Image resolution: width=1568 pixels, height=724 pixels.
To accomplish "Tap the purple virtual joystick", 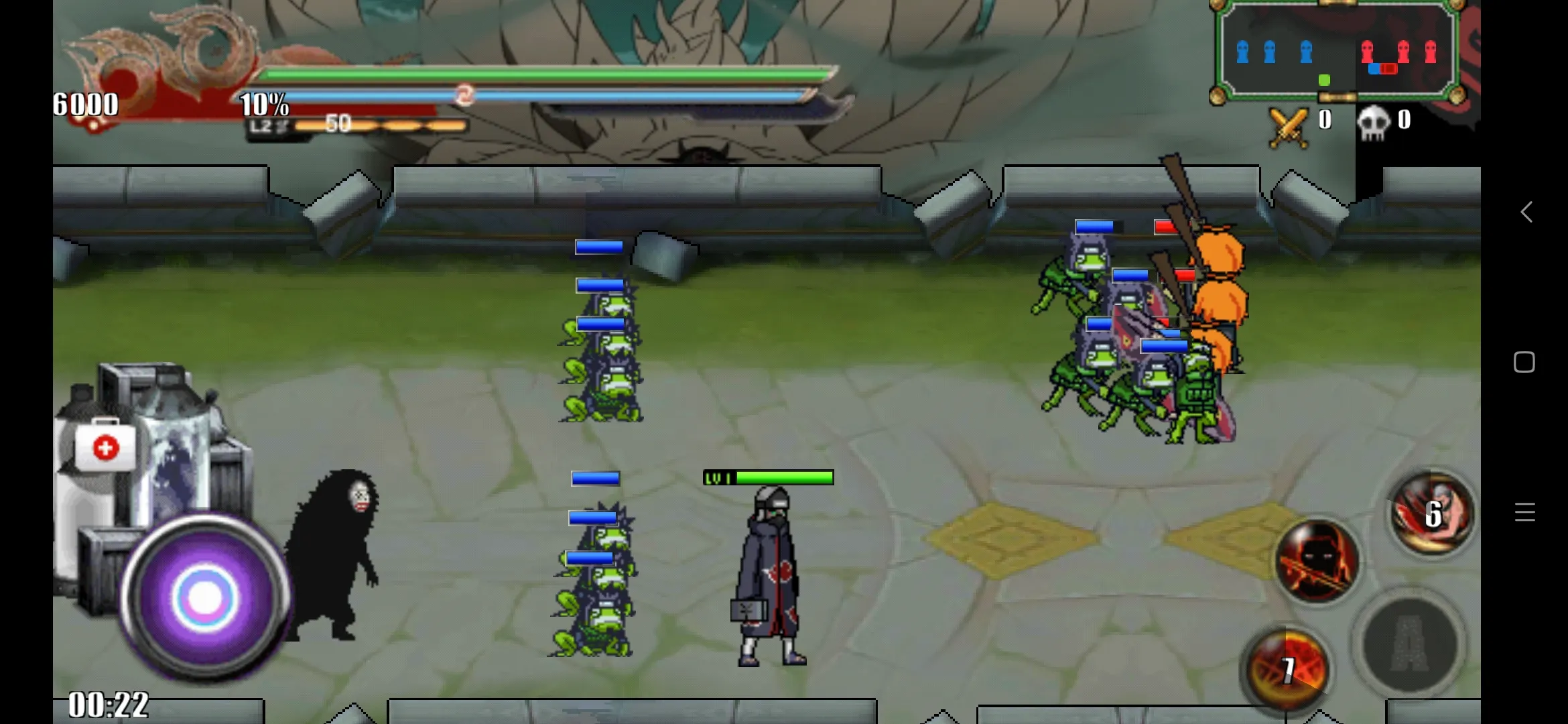I will (204, 597).
